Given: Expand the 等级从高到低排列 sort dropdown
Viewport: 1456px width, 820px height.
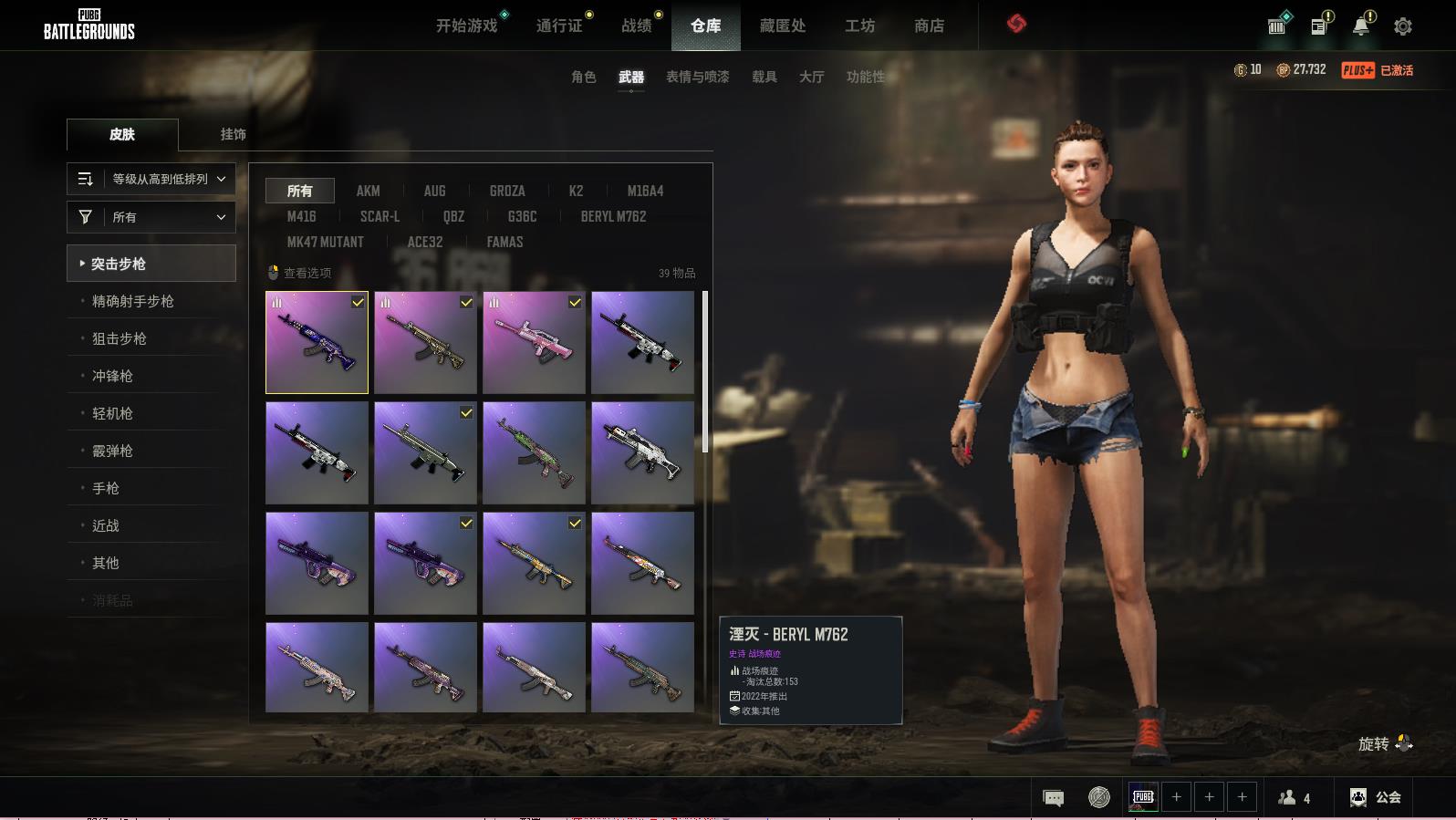Looking at the screenshot, I should 151,179.
